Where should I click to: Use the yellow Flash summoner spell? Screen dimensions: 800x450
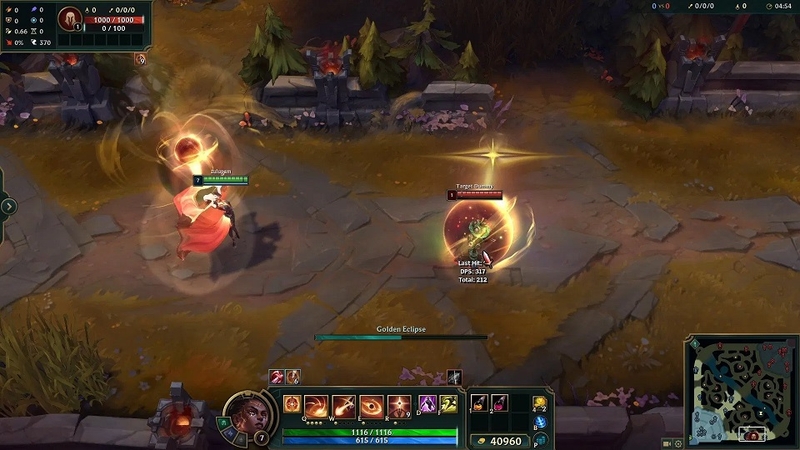pyautogui.click(x=449, y=404)
